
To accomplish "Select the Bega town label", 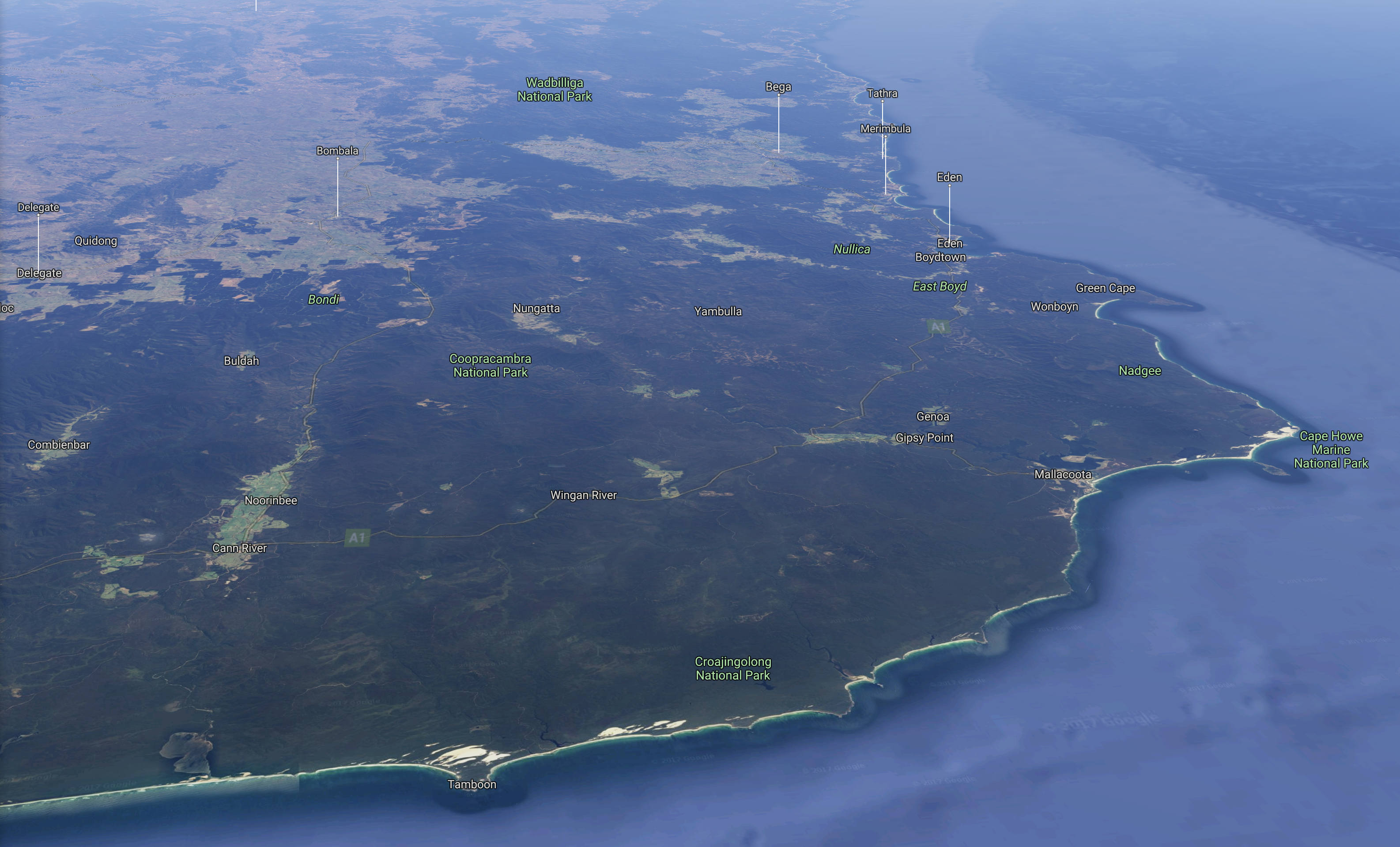I will (778, 87).
